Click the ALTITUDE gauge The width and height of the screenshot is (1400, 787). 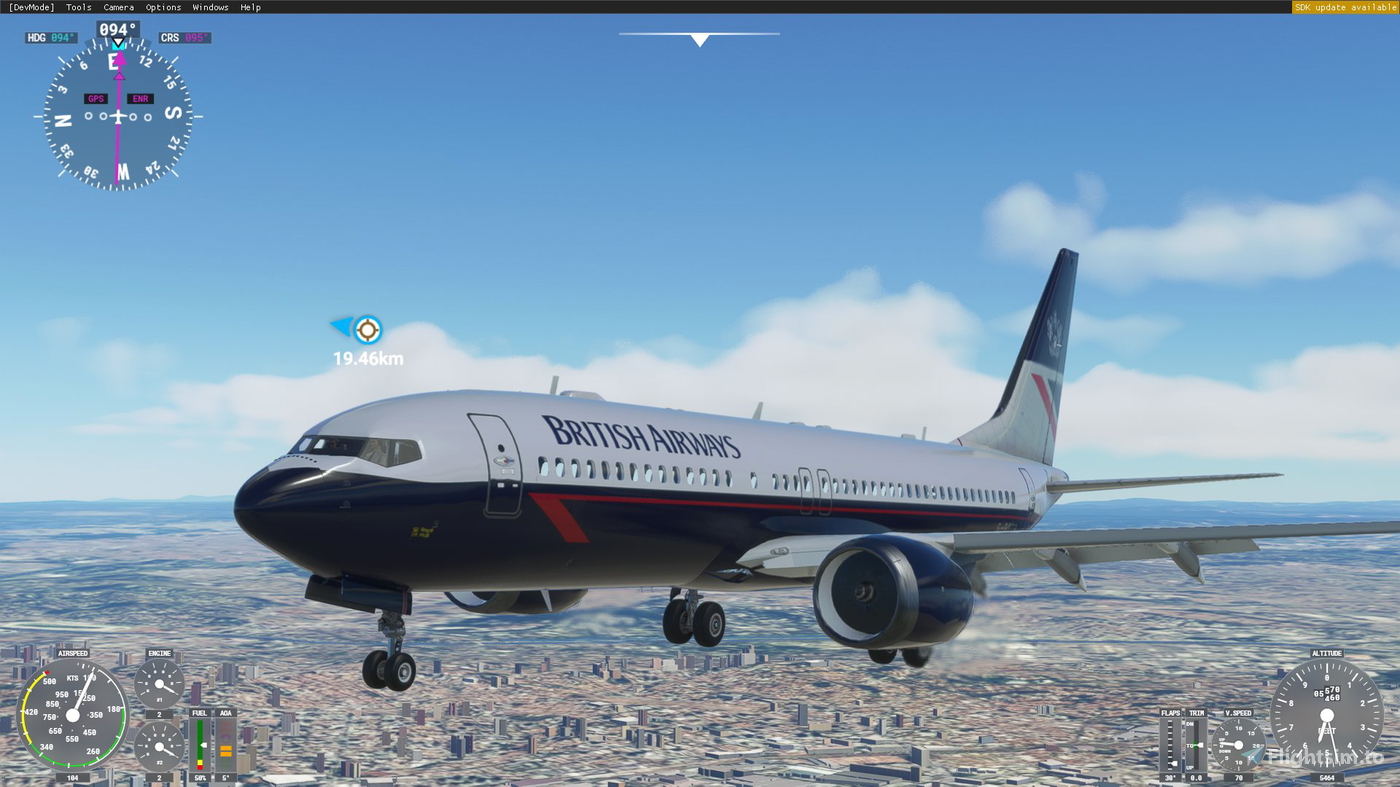click(x=1327, y=714)
